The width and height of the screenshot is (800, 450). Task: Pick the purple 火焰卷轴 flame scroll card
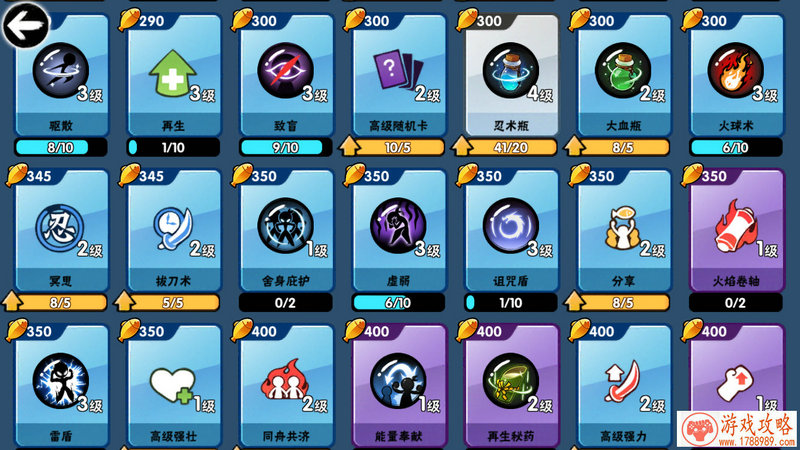coord(736,230)
